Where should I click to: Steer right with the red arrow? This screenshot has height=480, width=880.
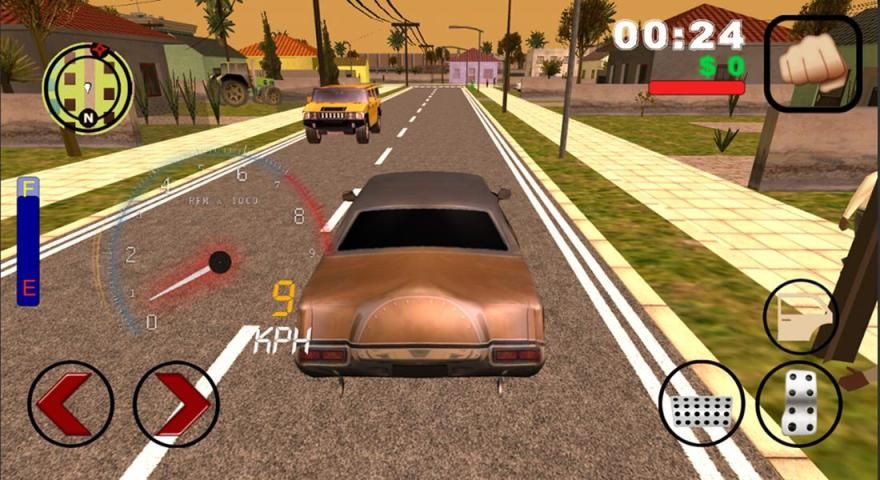tap(176, 403)
